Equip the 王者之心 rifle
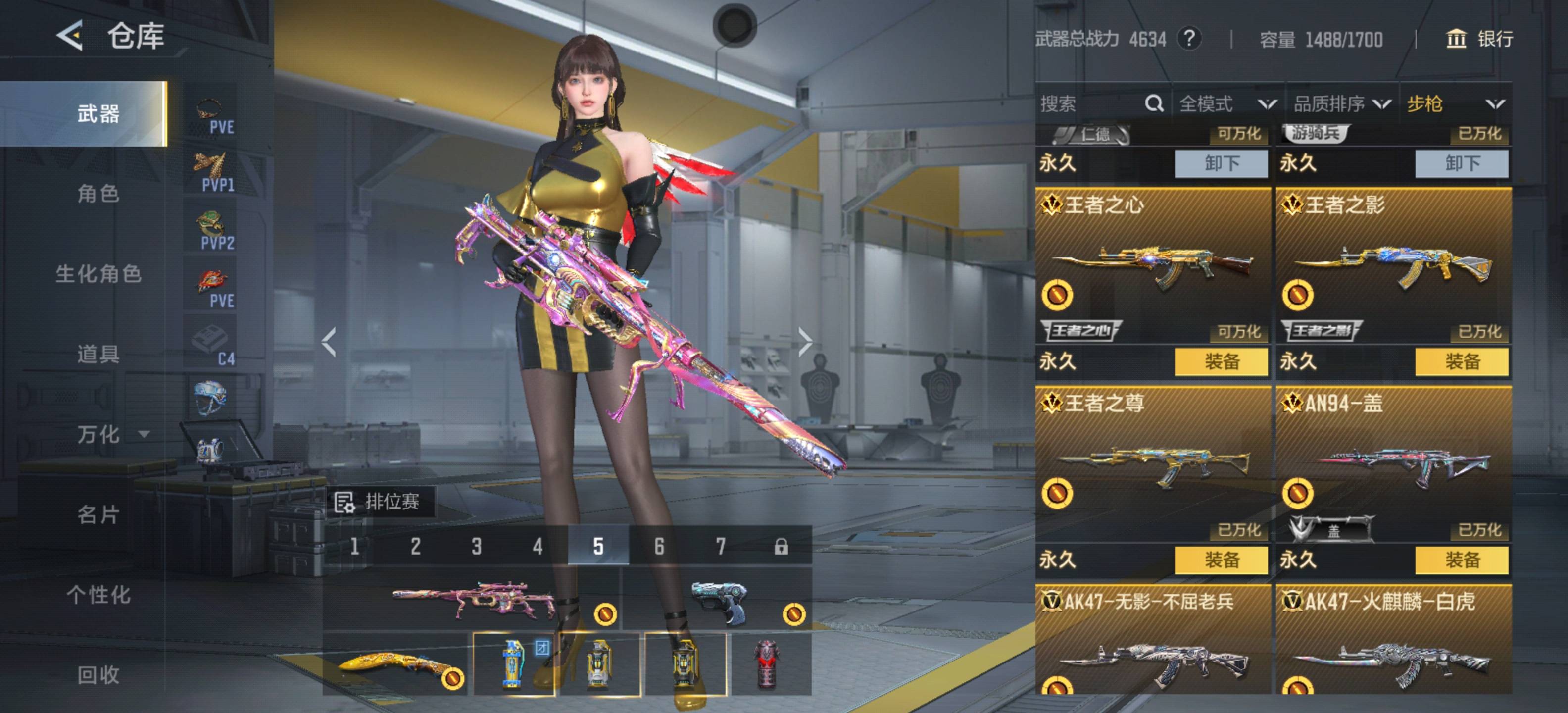Viewport: 1568px width, 713px height. (1221, 361)
